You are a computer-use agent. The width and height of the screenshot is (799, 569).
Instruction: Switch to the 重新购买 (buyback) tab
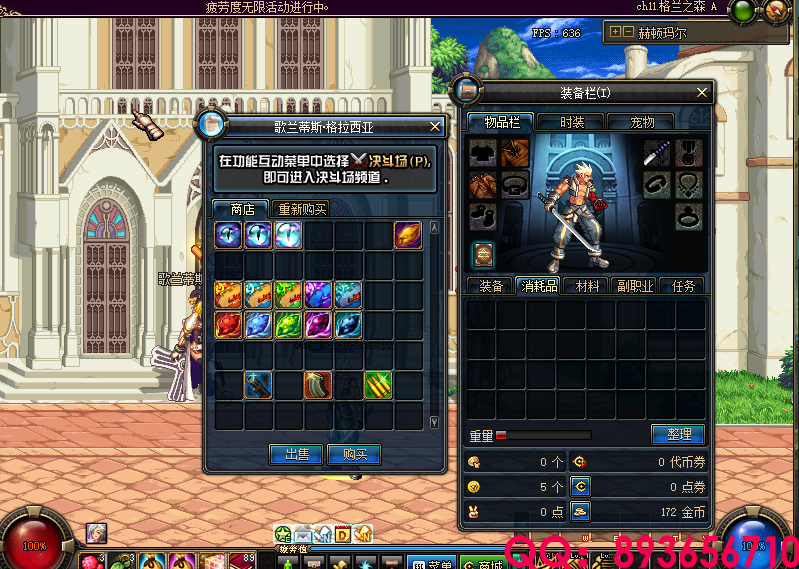pos(302,209)
